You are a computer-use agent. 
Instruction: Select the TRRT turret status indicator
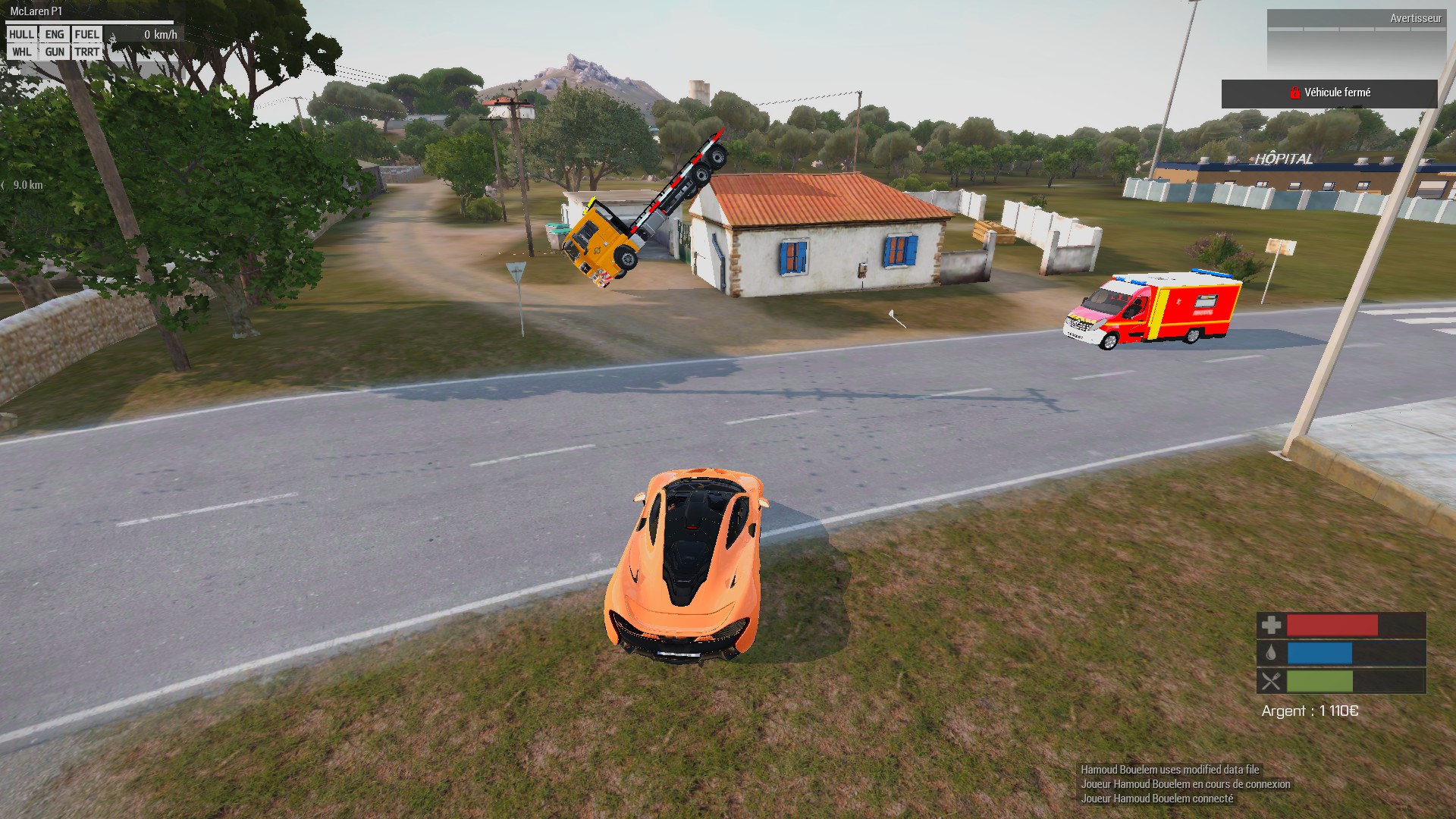click(86, 52)
